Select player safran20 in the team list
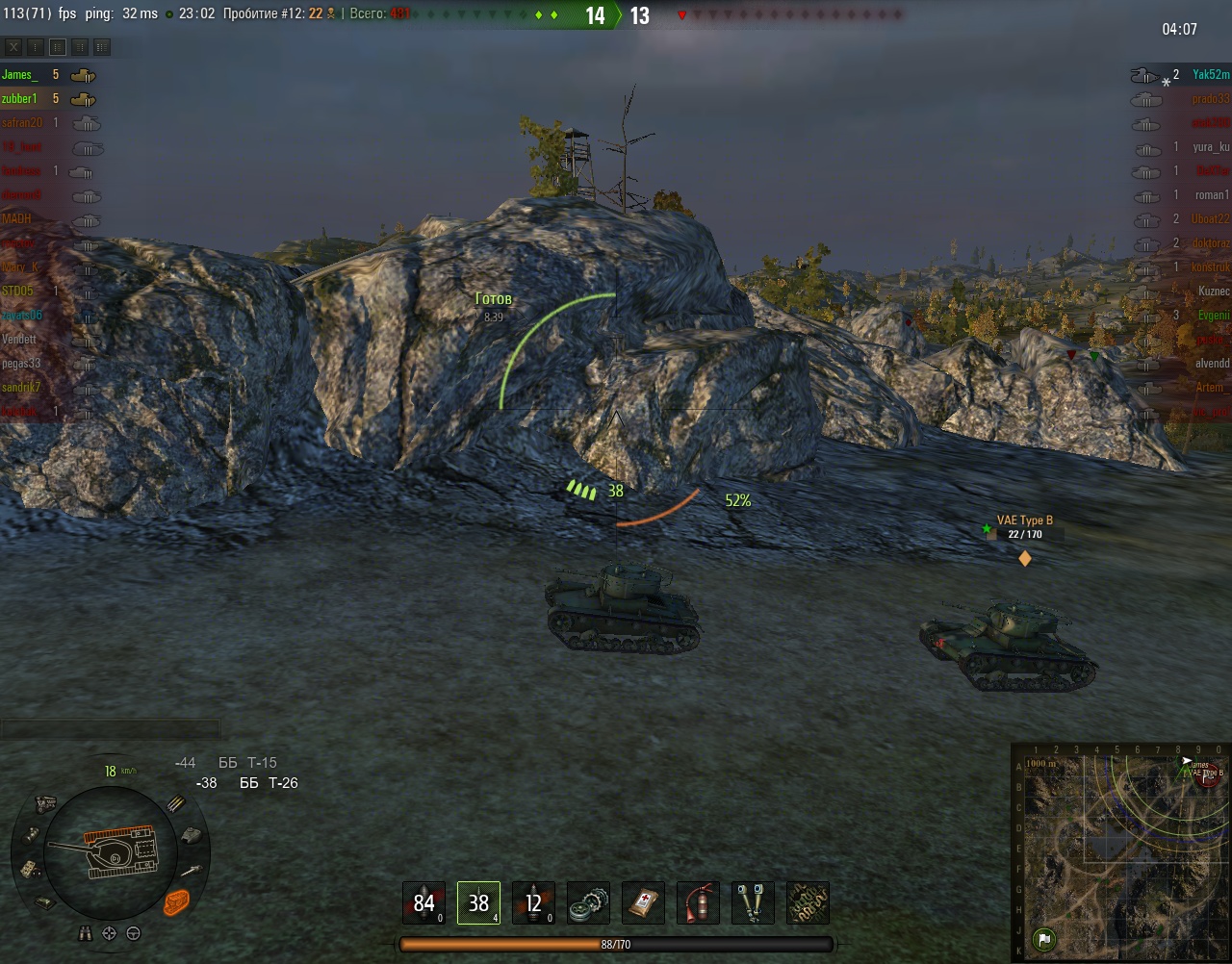1232x964 pixels. point(22,123)
